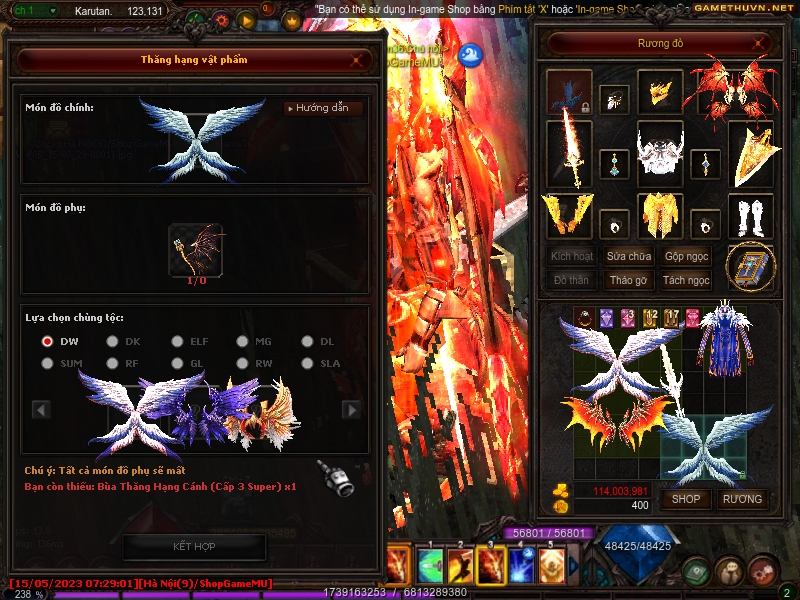Pick the SLA race option
This screenshot has width=800, height=600.
coord(307,364)
